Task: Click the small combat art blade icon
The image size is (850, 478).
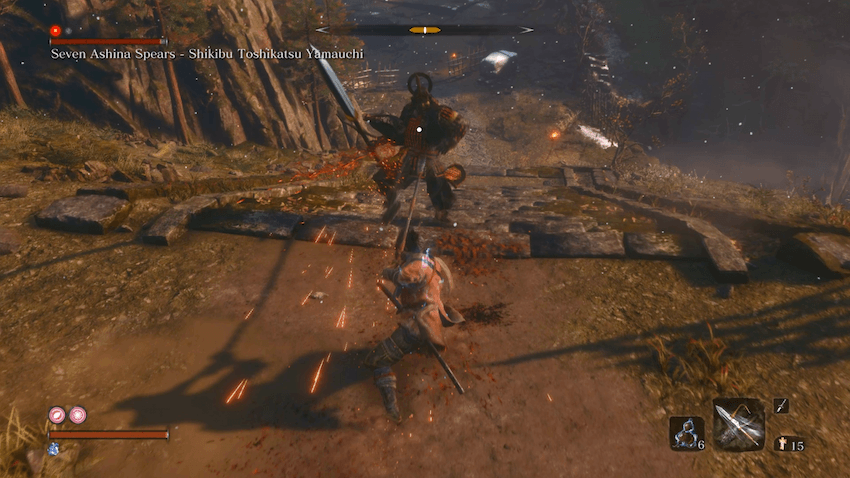Action: pos(781,405)
